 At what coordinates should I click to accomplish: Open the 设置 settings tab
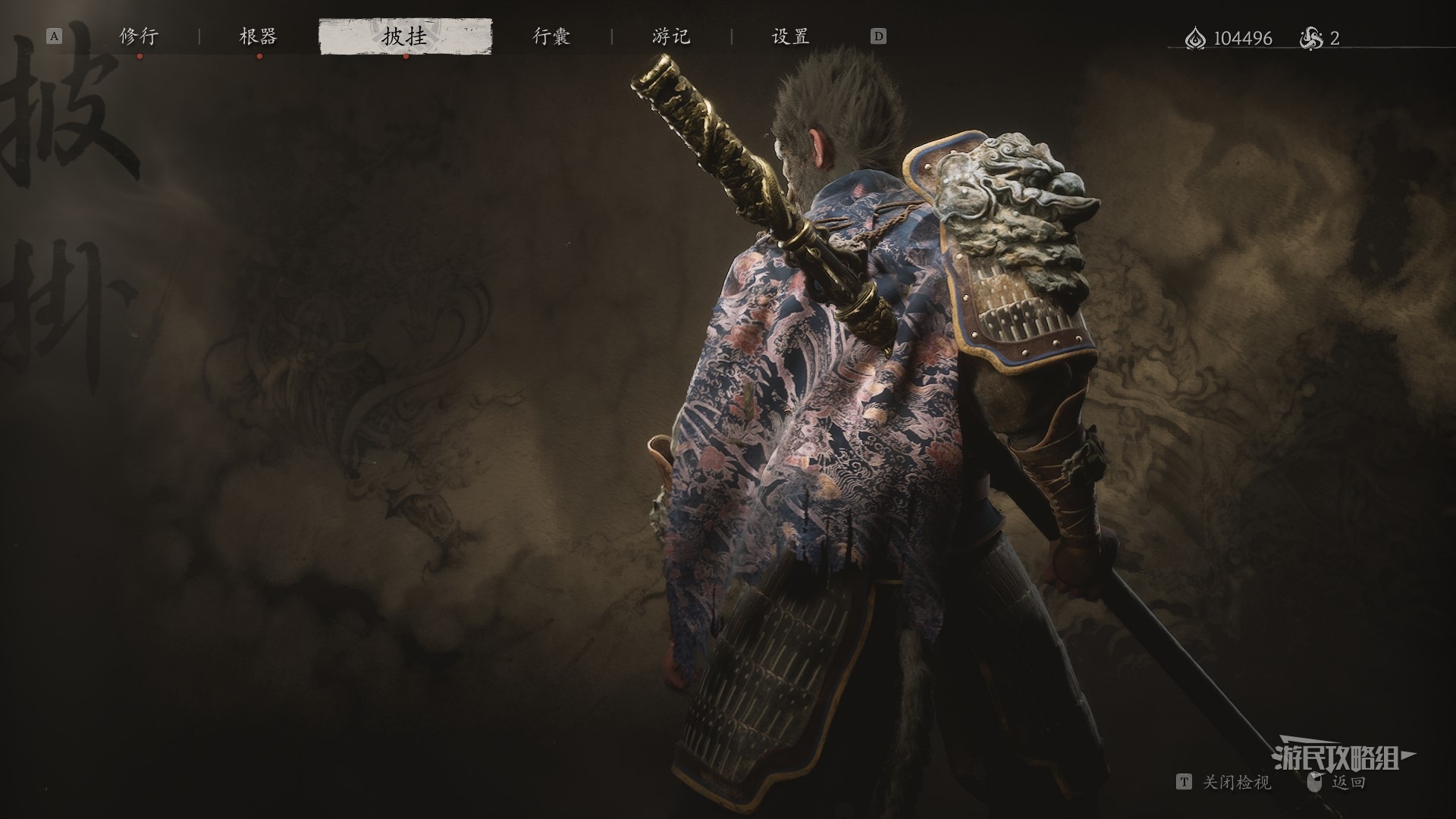pyautogui.click(x=790, y=36)
